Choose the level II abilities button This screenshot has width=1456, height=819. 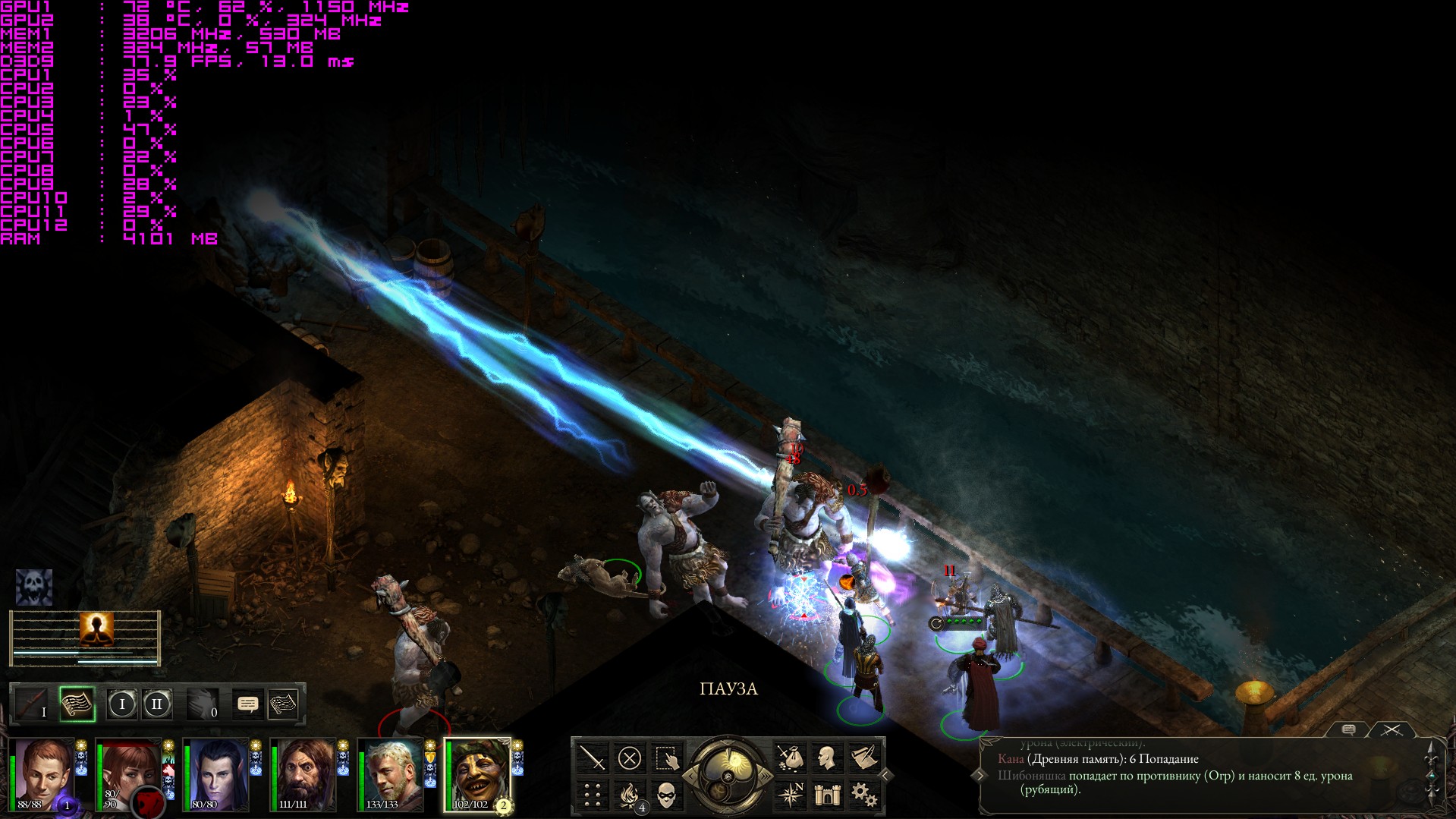pos(157,704)
